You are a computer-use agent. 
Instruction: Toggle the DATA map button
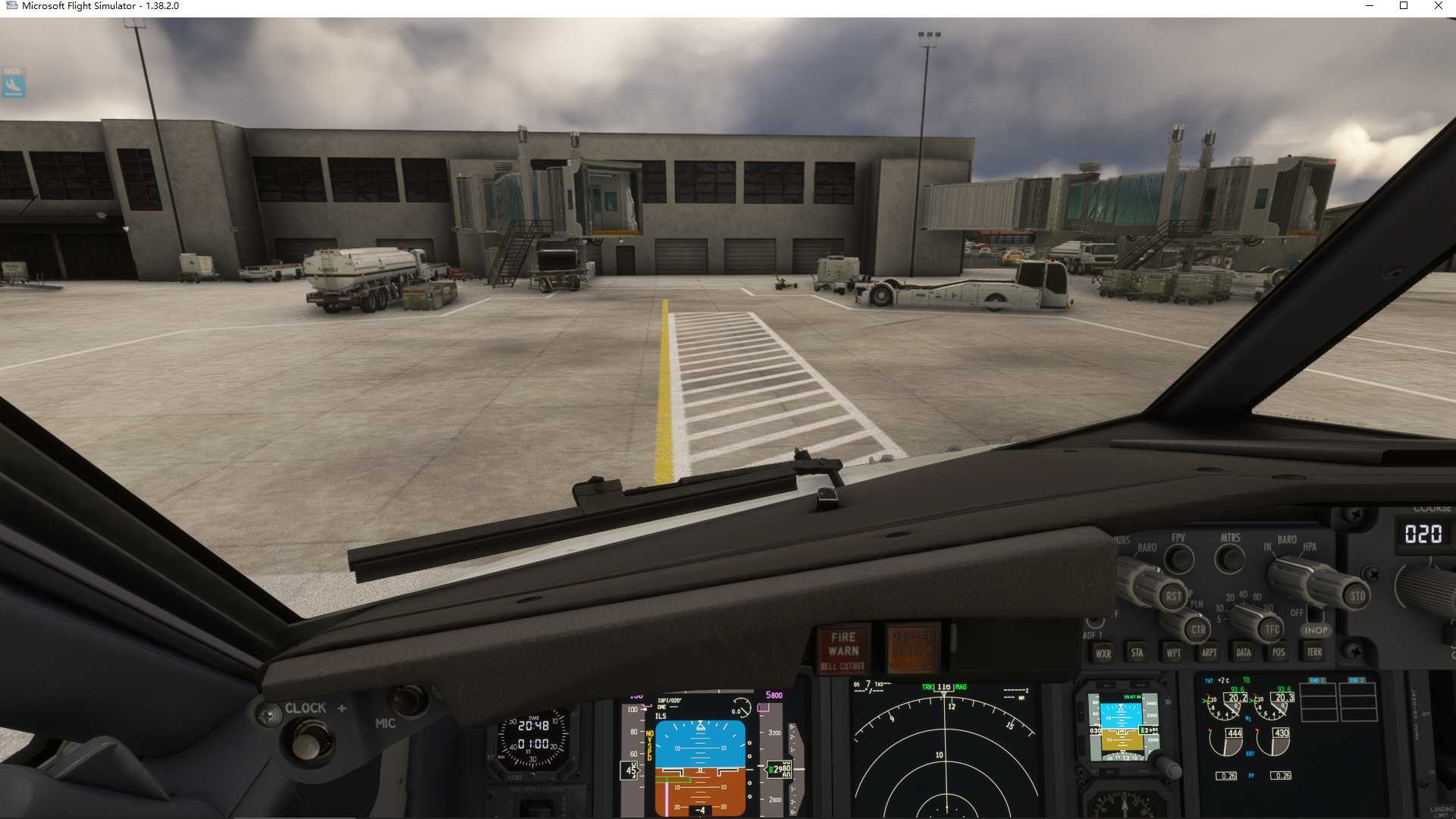coord(1244,652)
